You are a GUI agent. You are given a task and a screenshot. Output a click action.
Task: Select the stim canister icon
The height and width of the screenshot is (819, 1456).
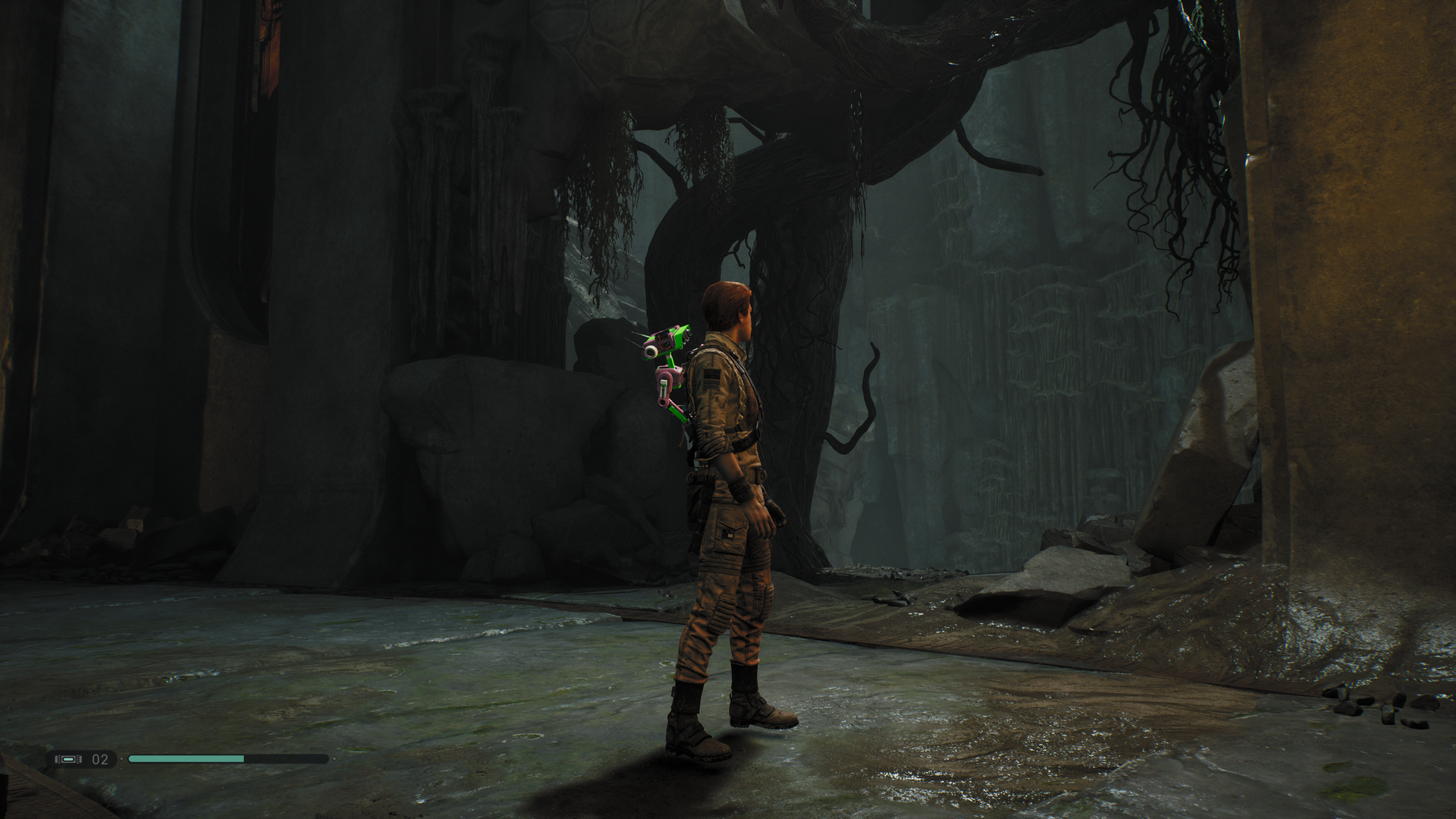[x=68, y=759]
